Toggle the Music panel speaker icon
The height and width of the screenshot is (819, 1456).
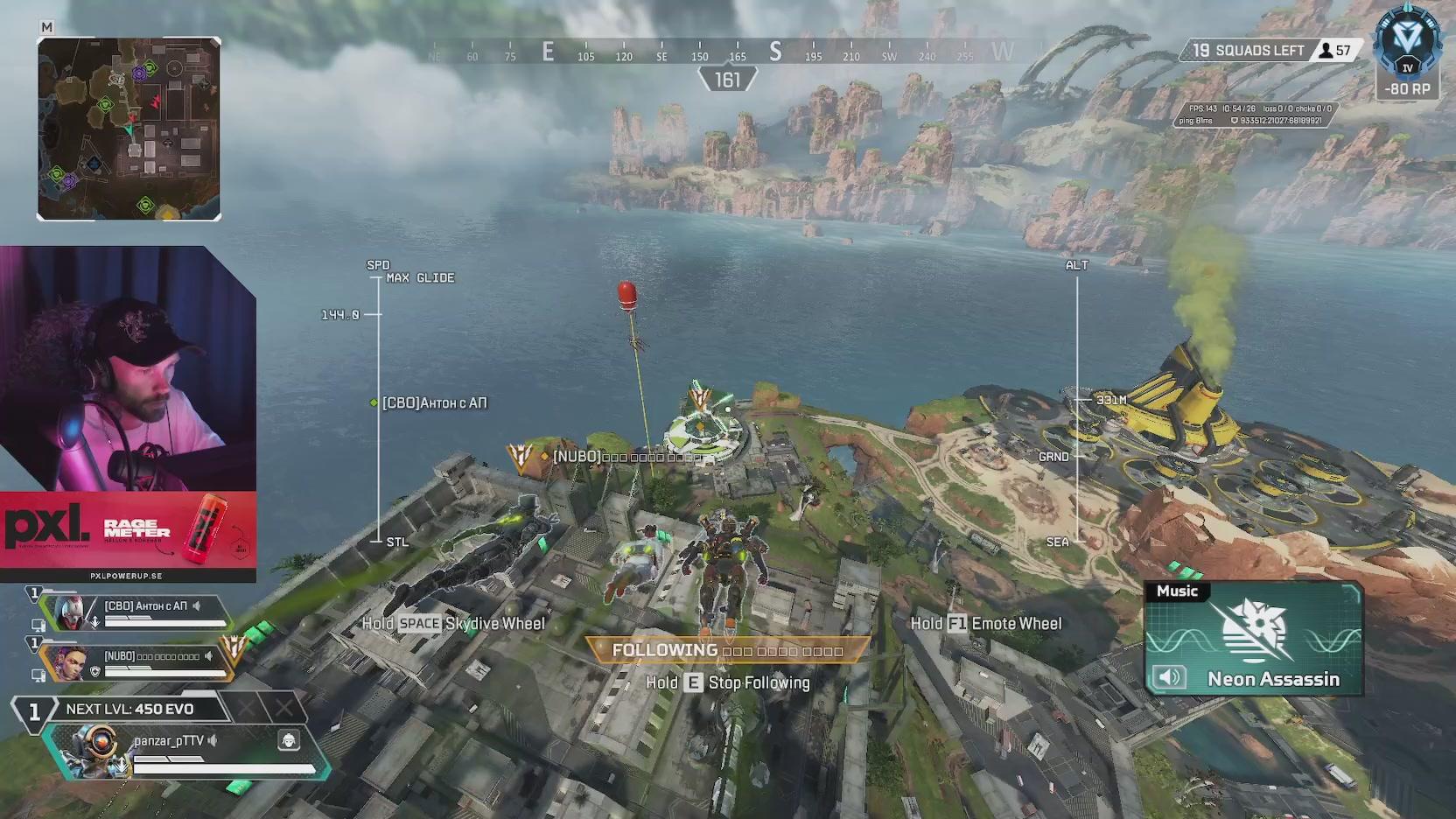click(x=1169, y=676)
